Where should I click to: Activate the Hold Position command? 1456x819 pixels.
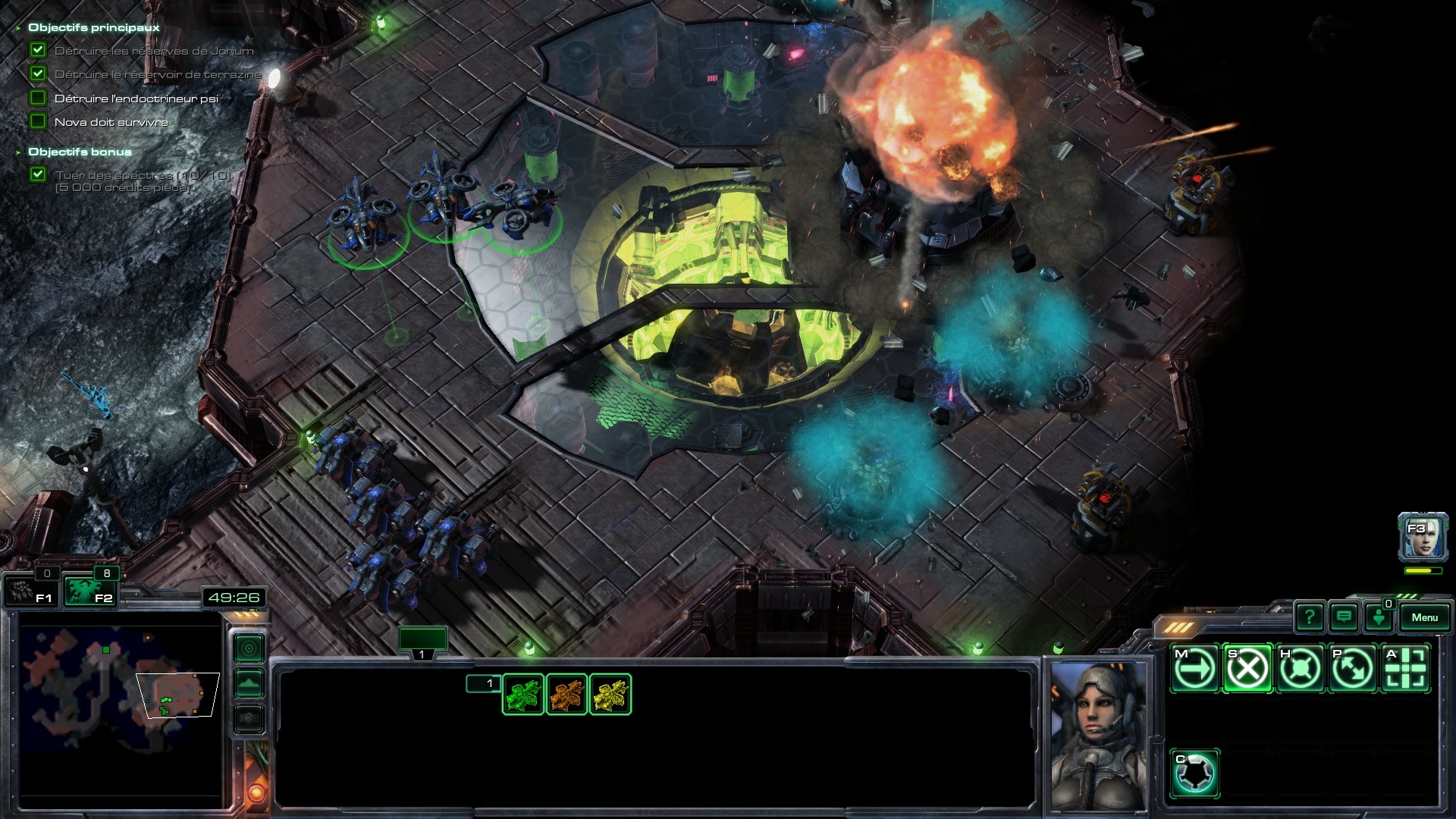[1300, 669]
